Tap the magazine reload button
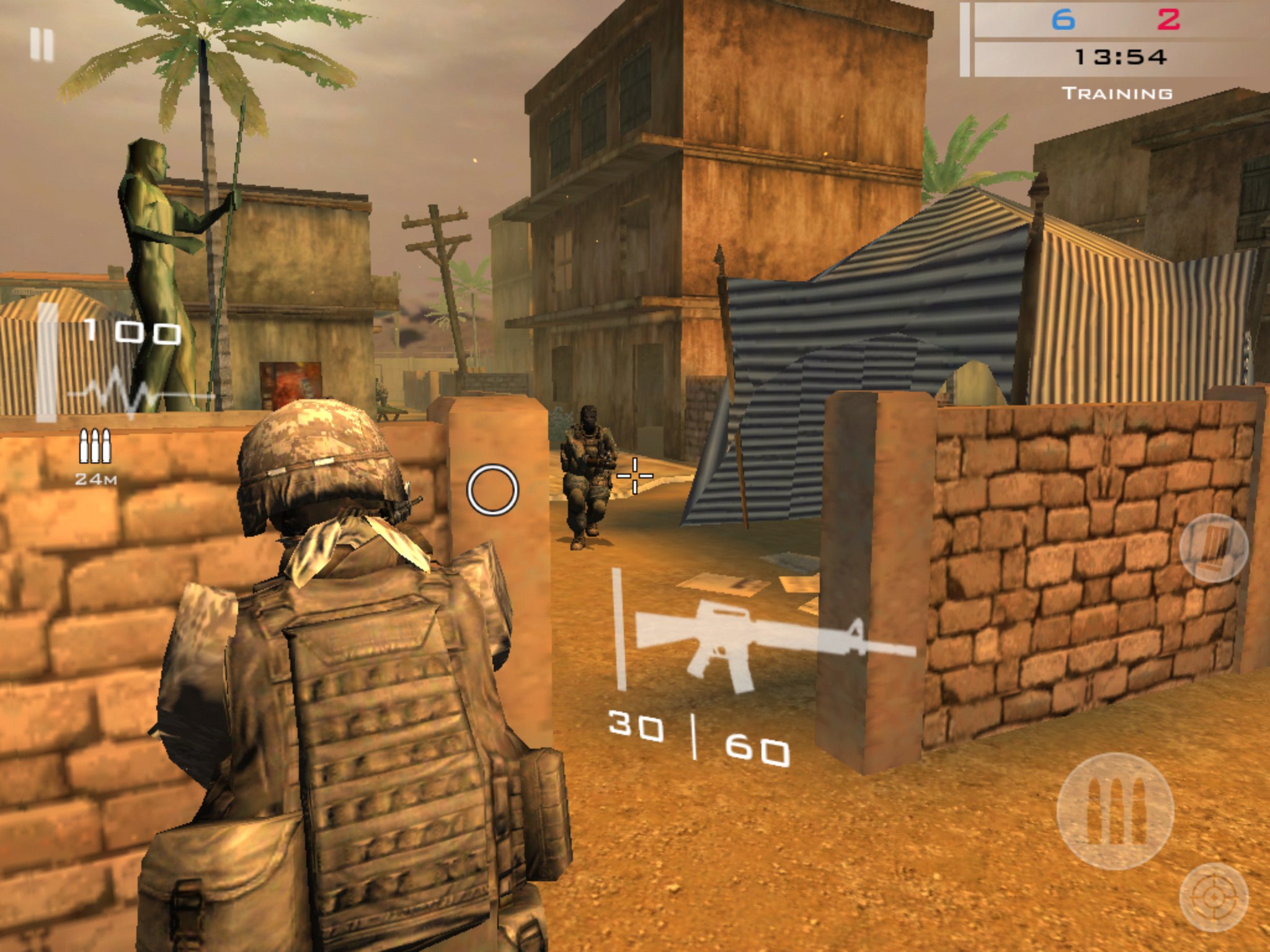Screen dimensions: 1270x952 [1213, 548]
